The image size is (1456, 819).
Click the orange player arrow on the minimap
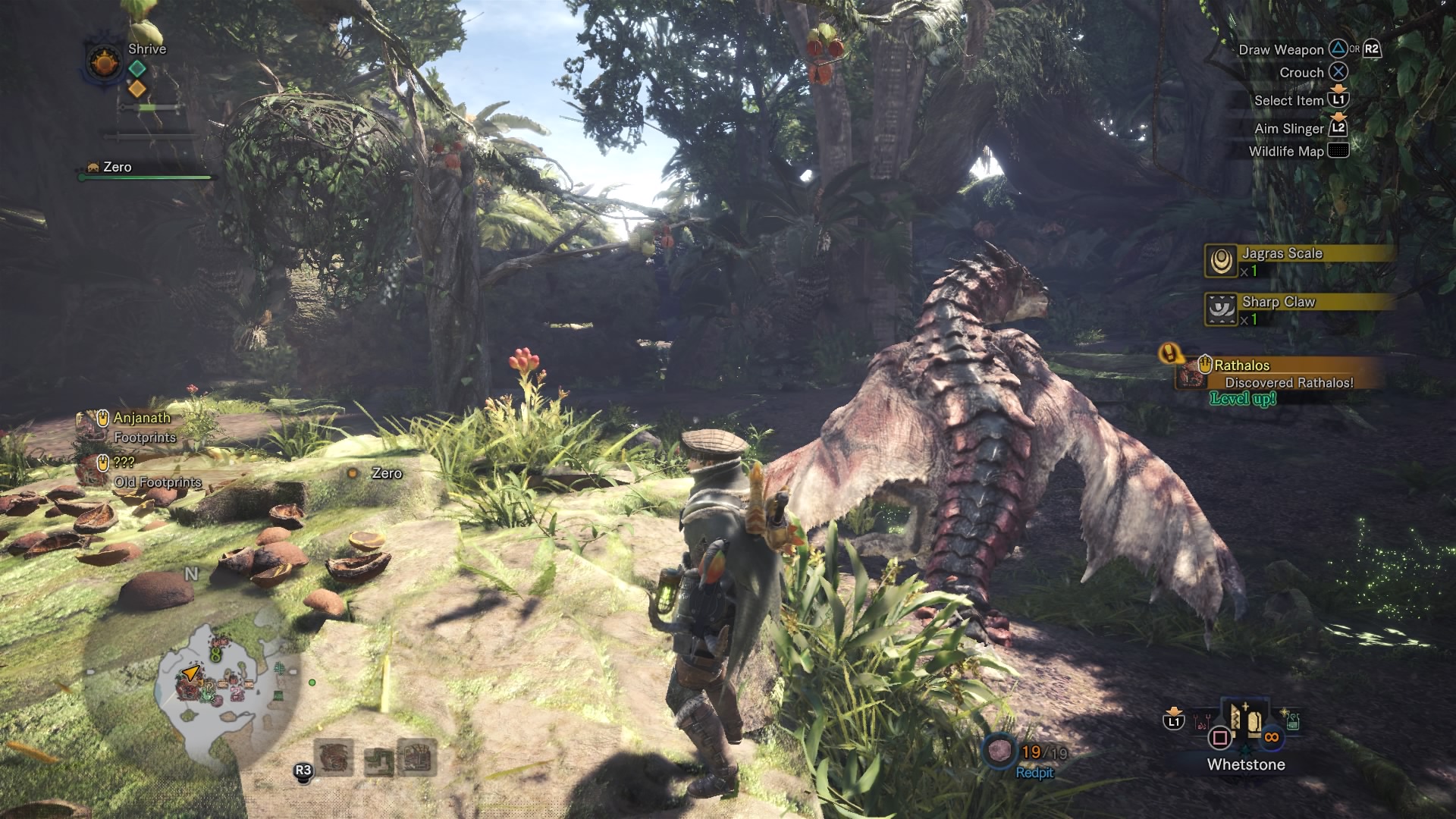pyautogui.click(x=190, y=673)
